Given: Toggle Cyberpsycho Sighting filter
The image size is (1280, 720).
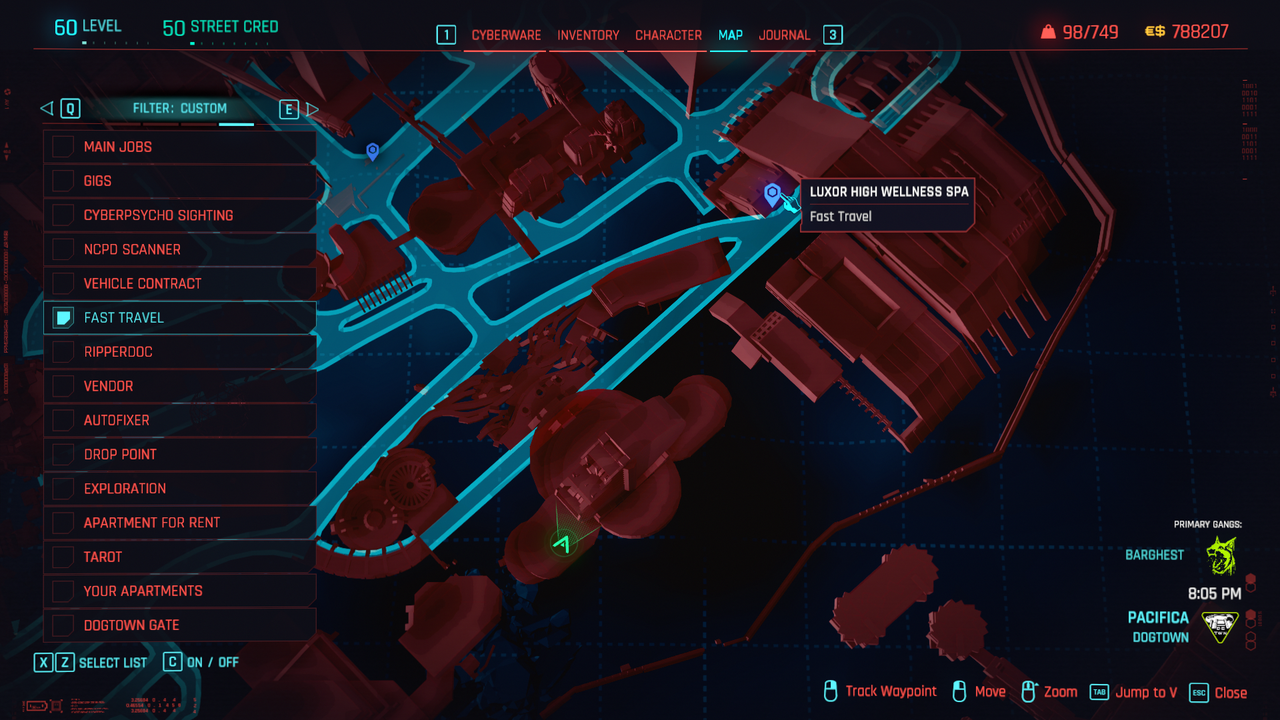Looking at the screenshot, I should click(64, 215).
